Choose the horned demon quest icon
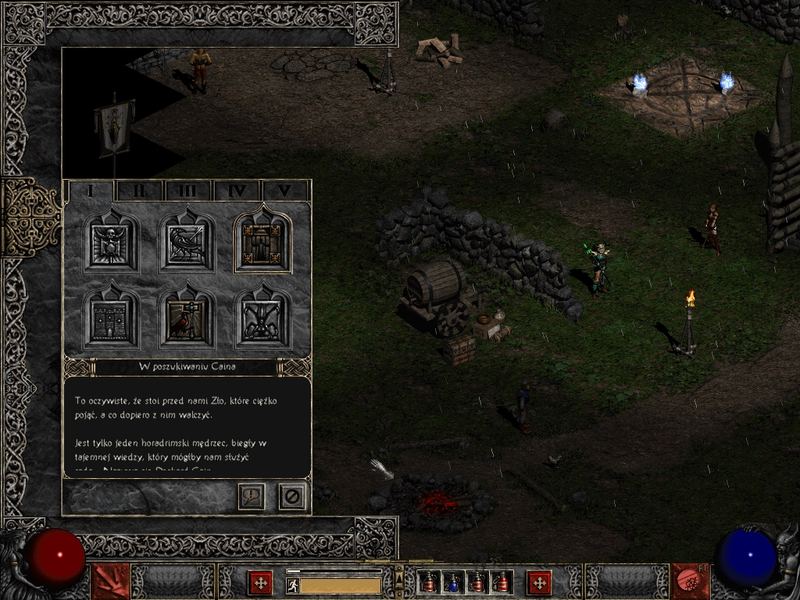The image size is (800, 600). 263,318
